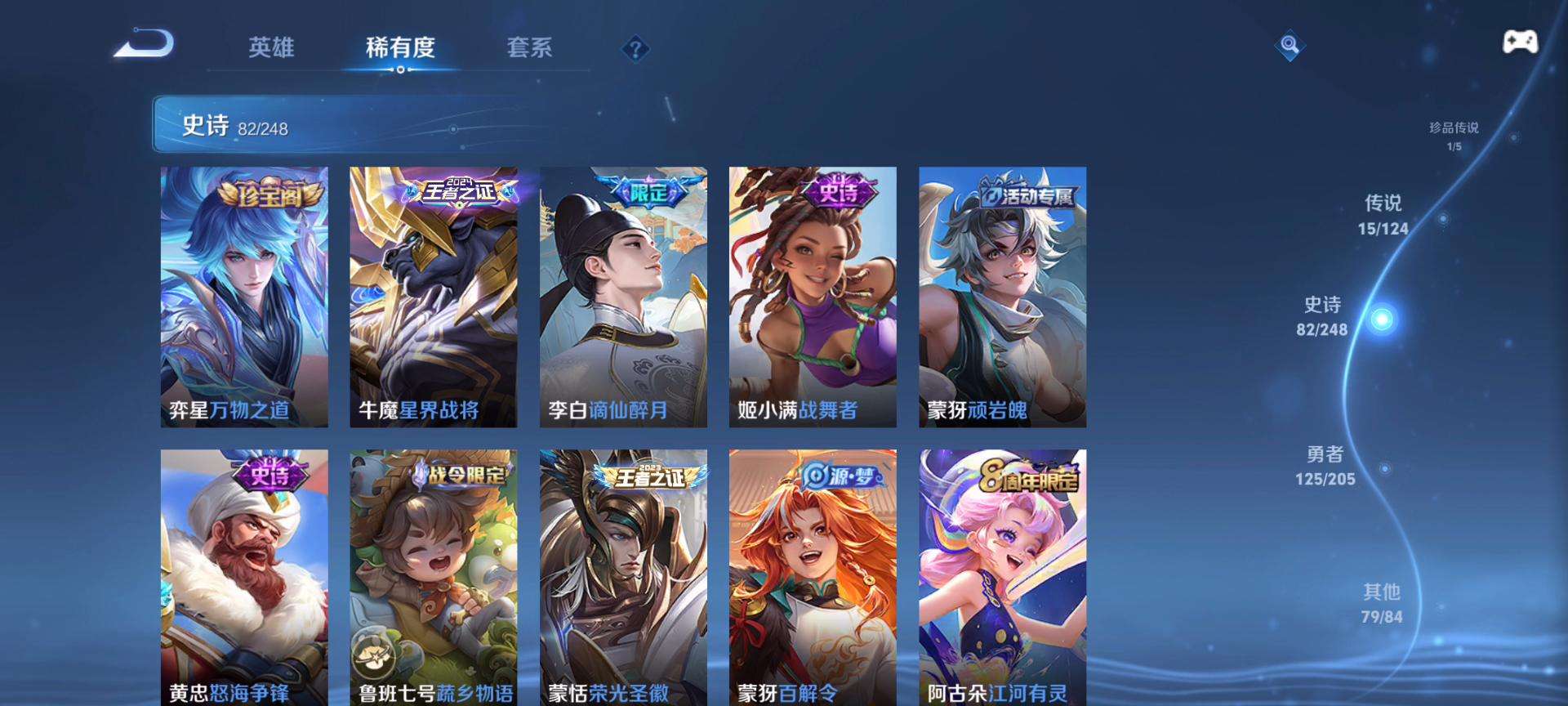
Task: Choose 姬小满 战舞者 skin card
Action: pyautogui.click(x=813, y=297)
